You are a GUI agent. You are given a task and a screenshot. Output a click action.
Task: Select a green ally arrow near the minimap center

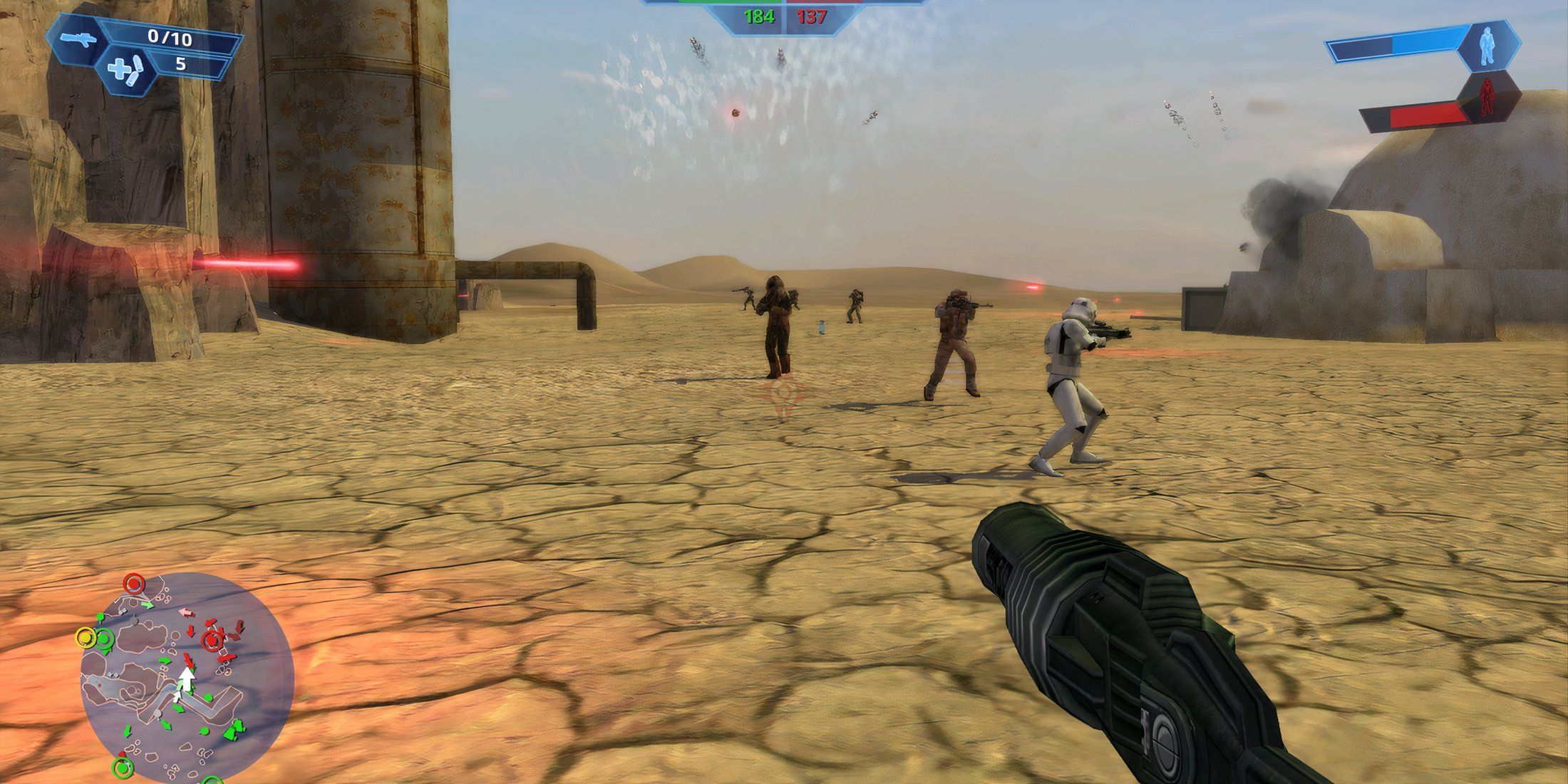tap(165, 659)
